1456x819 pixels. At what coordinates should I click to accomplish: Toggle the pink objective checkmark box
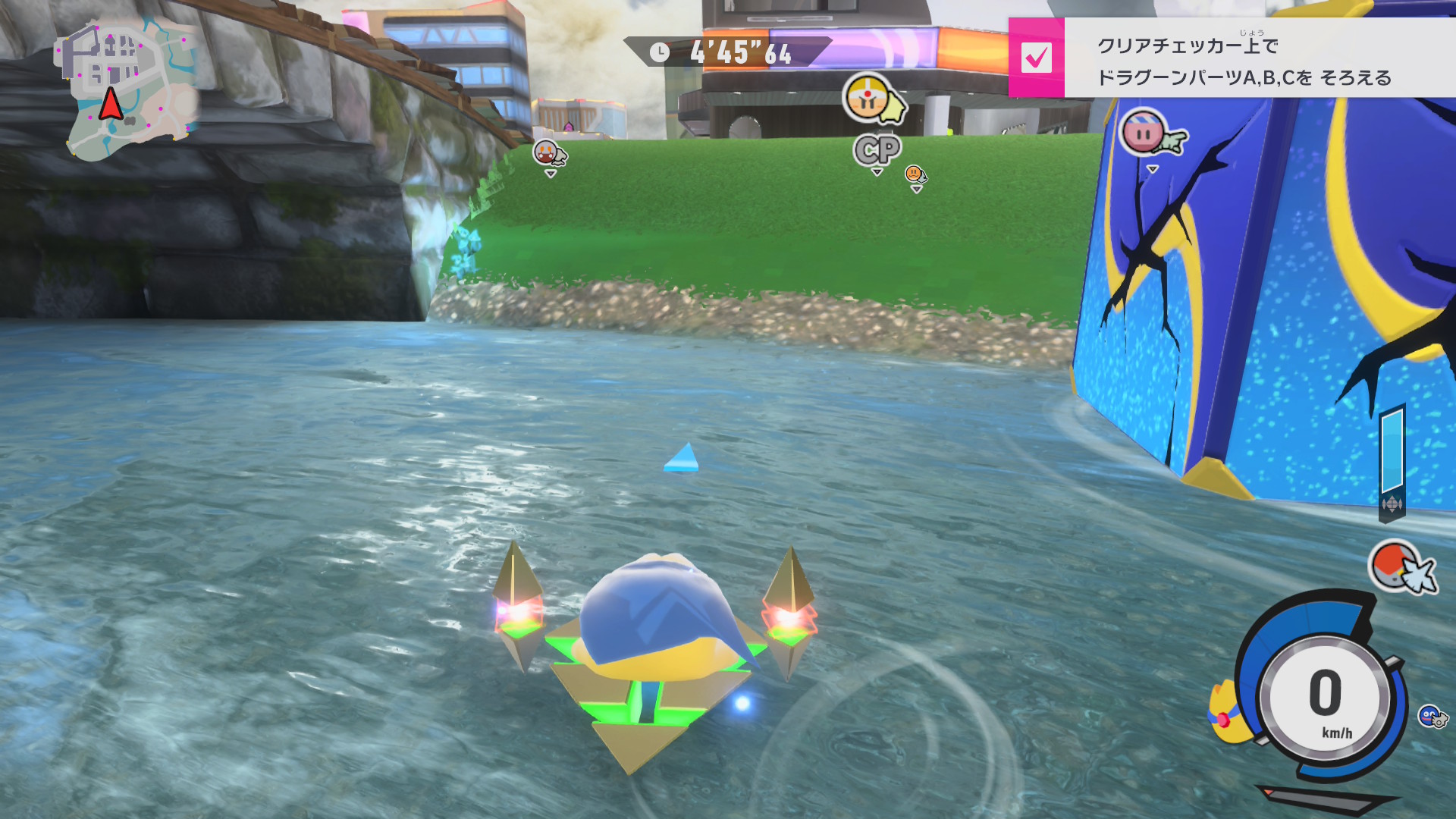click(x=1036, y=58)
